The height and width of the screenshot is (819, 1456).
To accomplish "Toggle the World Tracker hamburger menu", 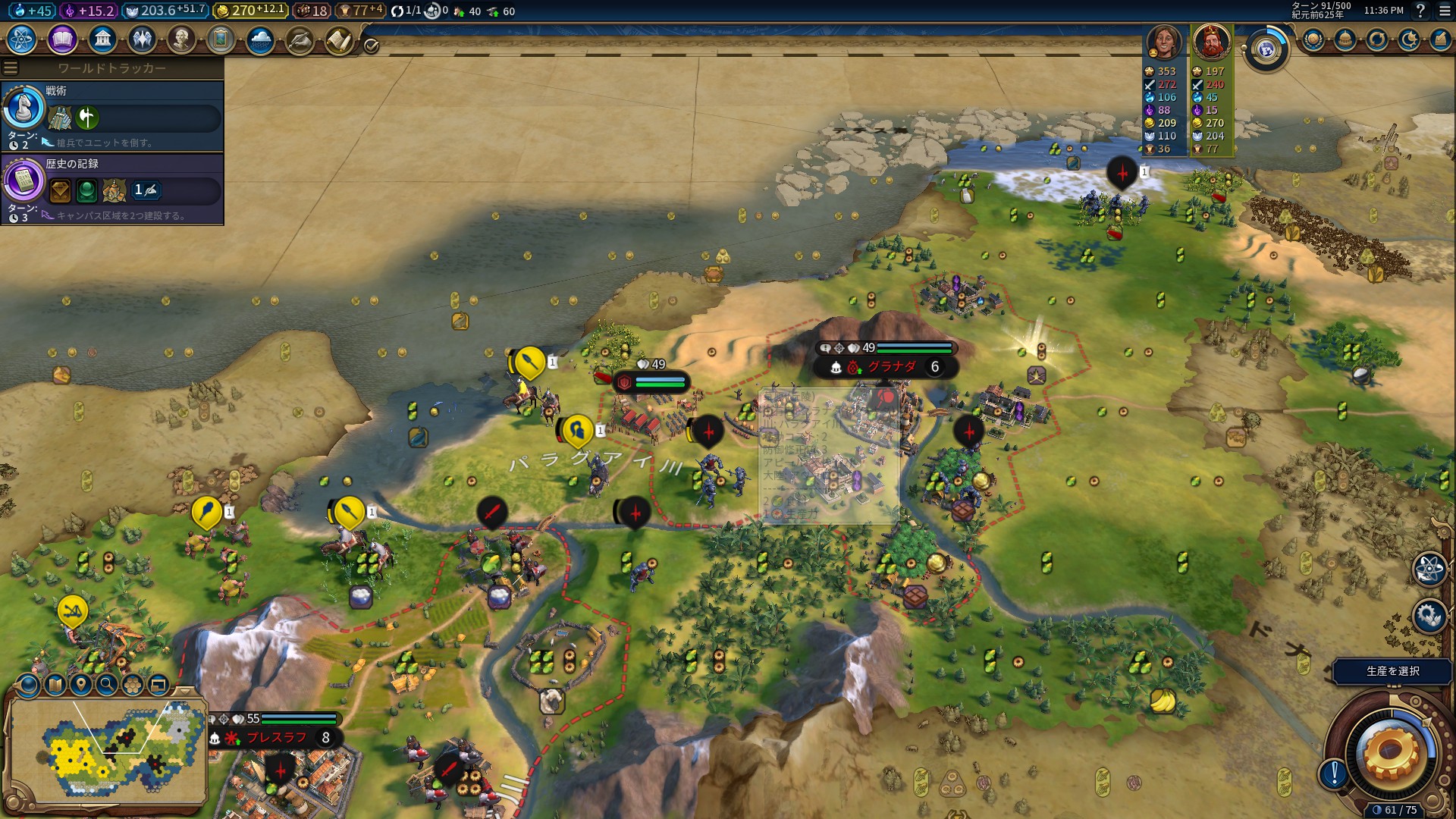I will [x=11, y=68].
